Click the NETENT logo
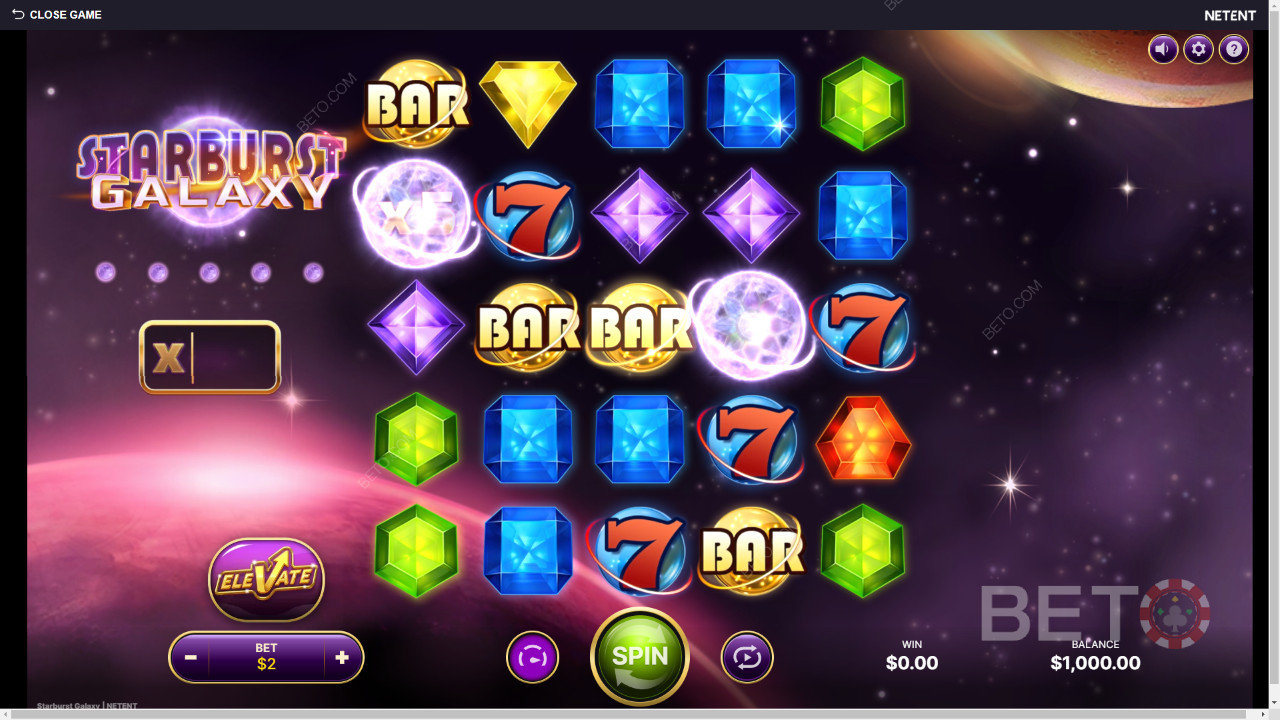The width and height of the screenshot is (1280, 720). tap(1229, 15)
